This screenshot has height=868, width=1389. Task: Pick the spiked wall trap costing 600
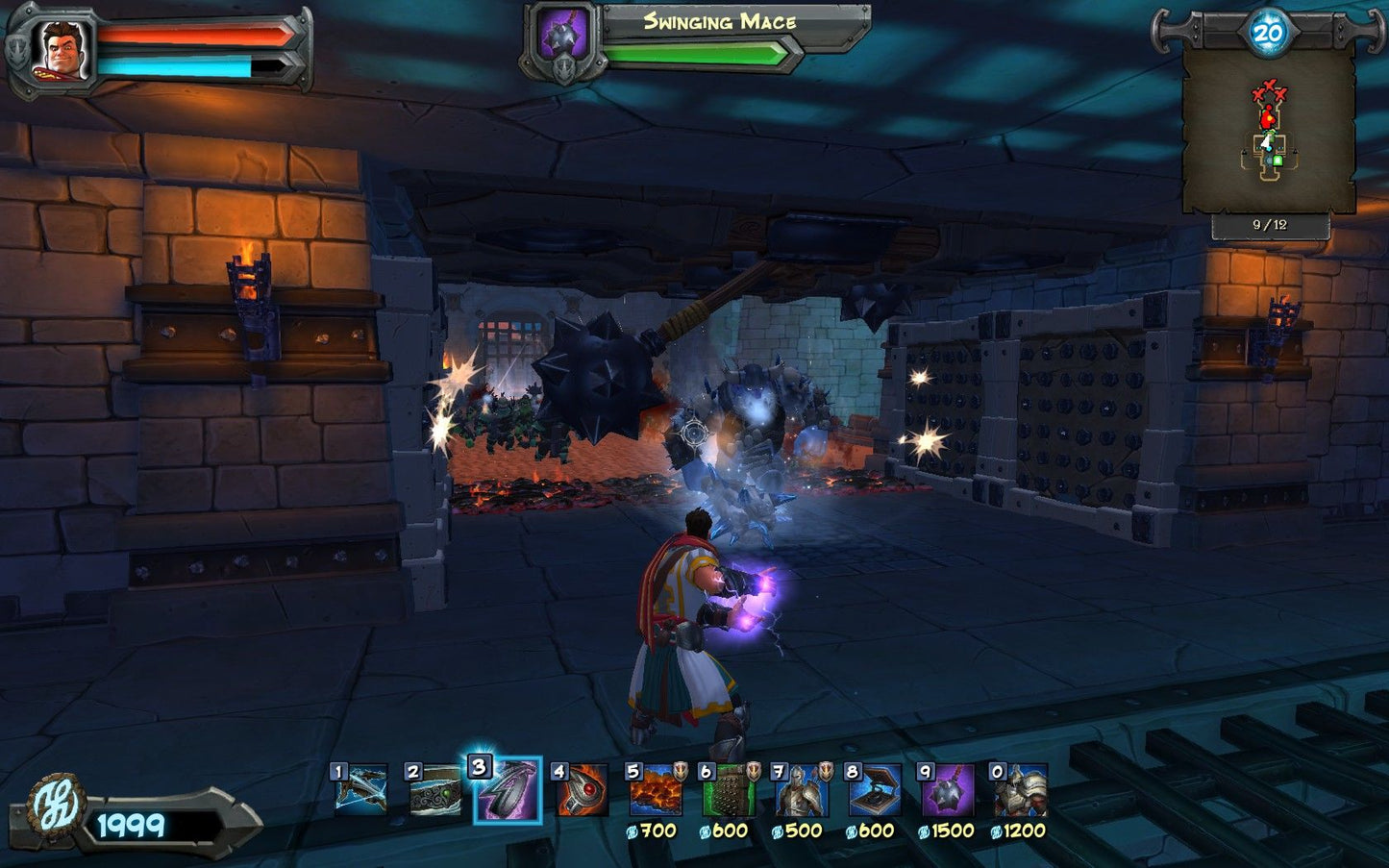click(x=729, y=790)
